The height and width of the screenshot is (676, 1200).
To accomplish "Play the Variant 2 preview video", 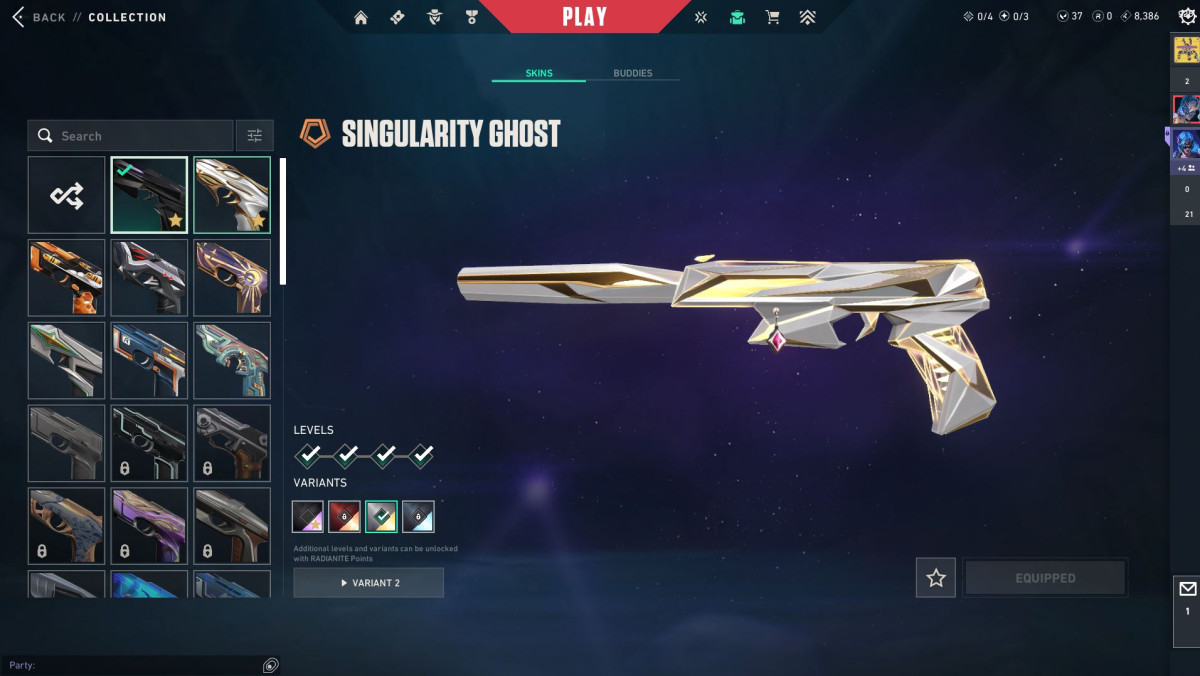I will click(x=369, y=582).
